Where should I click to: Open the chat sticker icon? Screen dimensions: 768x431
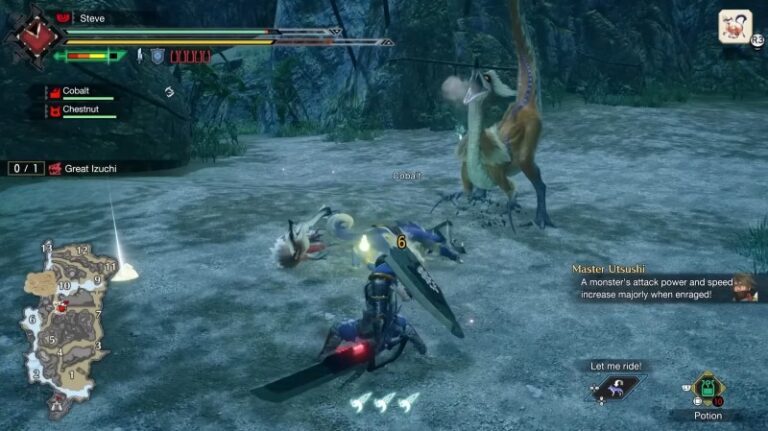tap(735, 26)
